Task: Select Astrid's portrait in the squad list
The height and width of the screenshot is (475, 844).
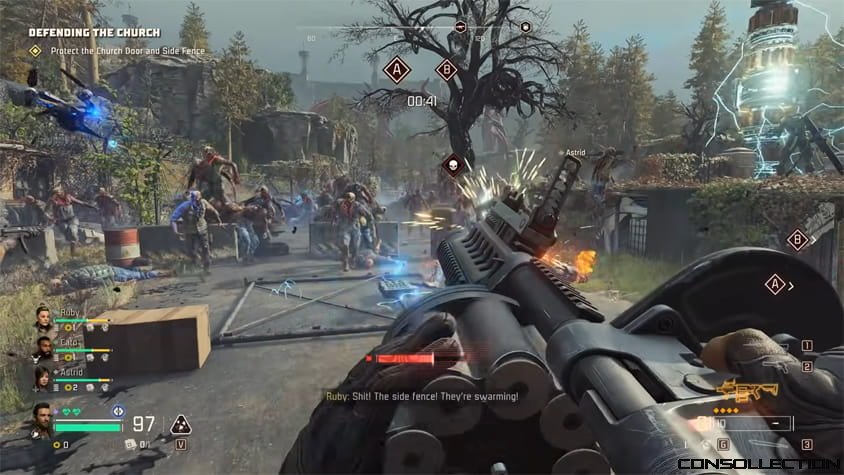Action: click(x=45, y=378)
